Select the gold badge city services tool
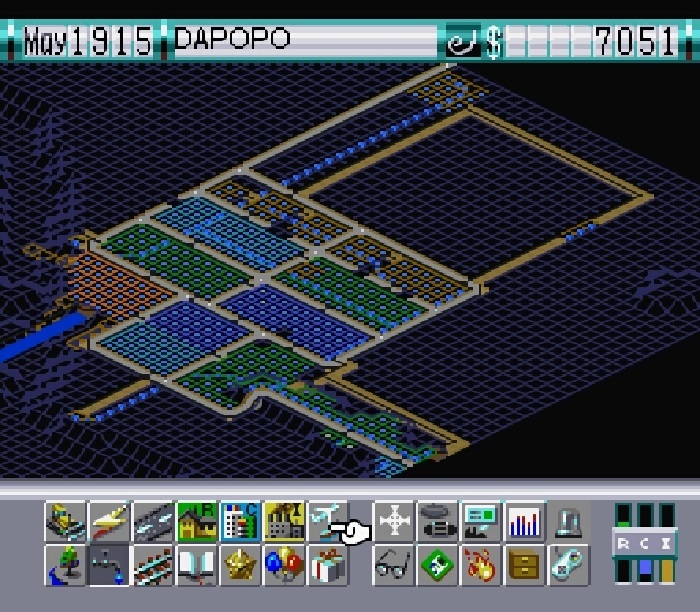This screenshot has width=700, height=612. [240, 565]
